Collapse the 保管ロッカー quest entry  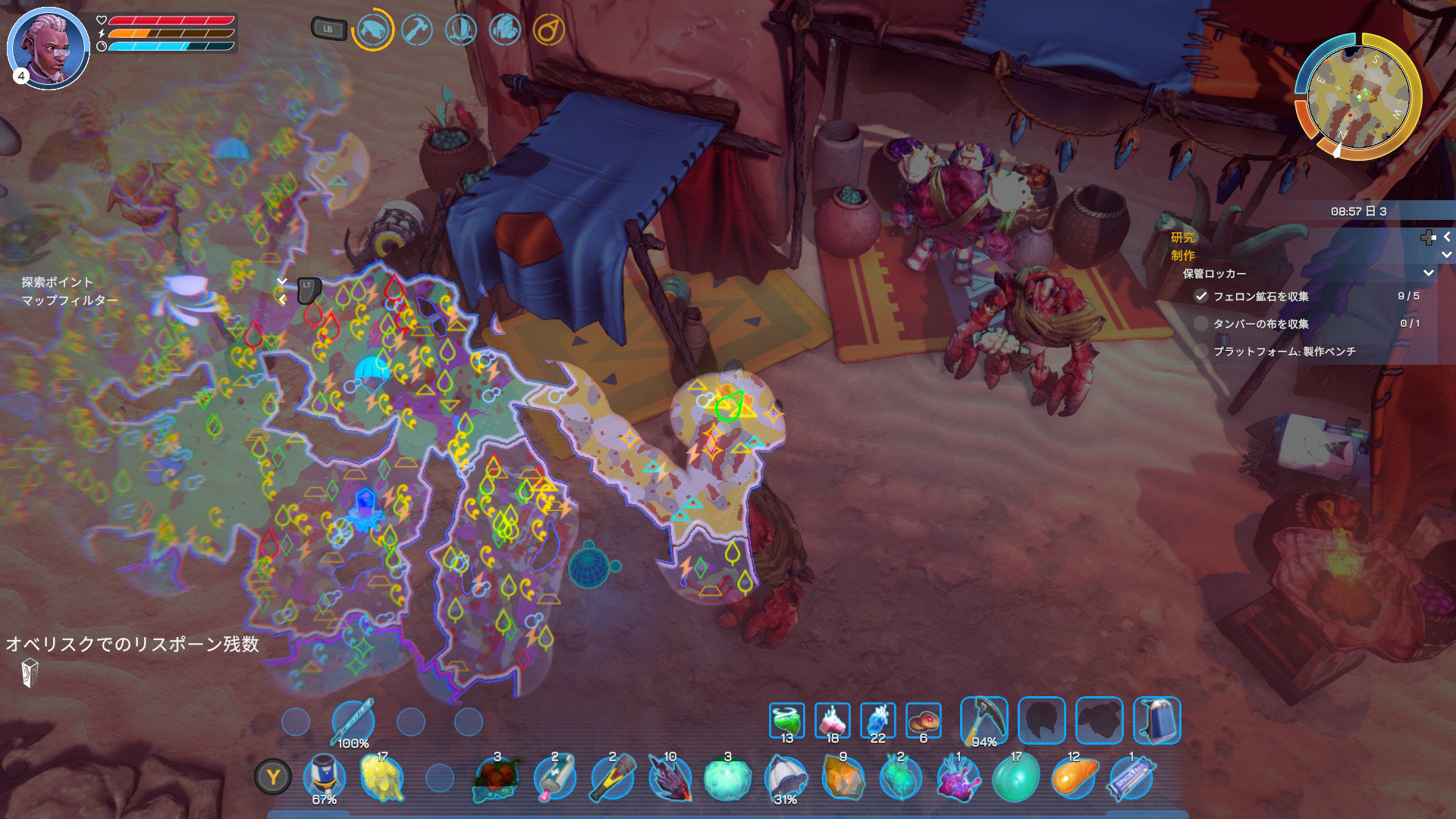point(1428,273)
